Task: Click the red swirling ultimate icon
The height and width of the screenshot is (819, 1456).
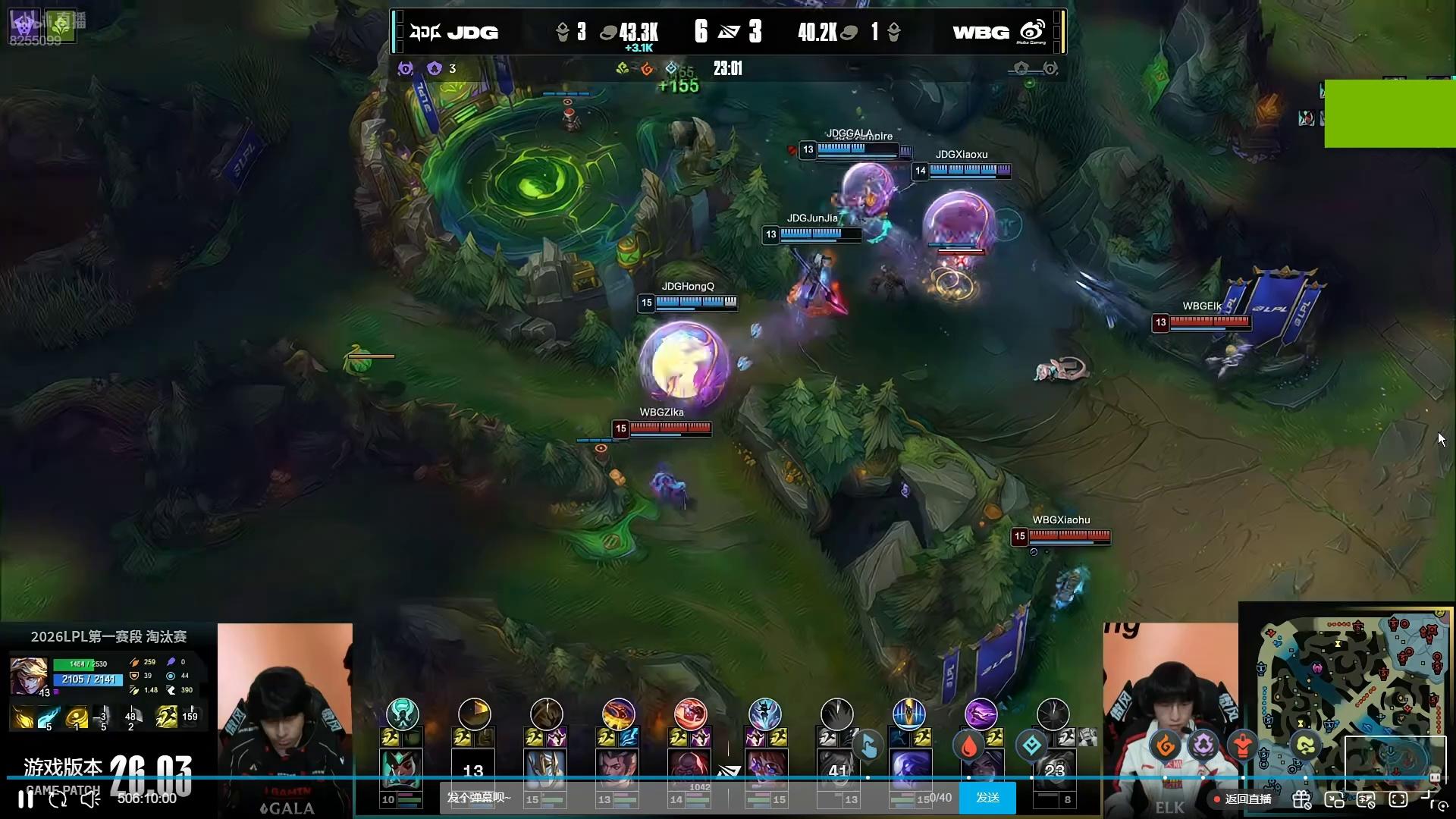Action: (690, 714)
